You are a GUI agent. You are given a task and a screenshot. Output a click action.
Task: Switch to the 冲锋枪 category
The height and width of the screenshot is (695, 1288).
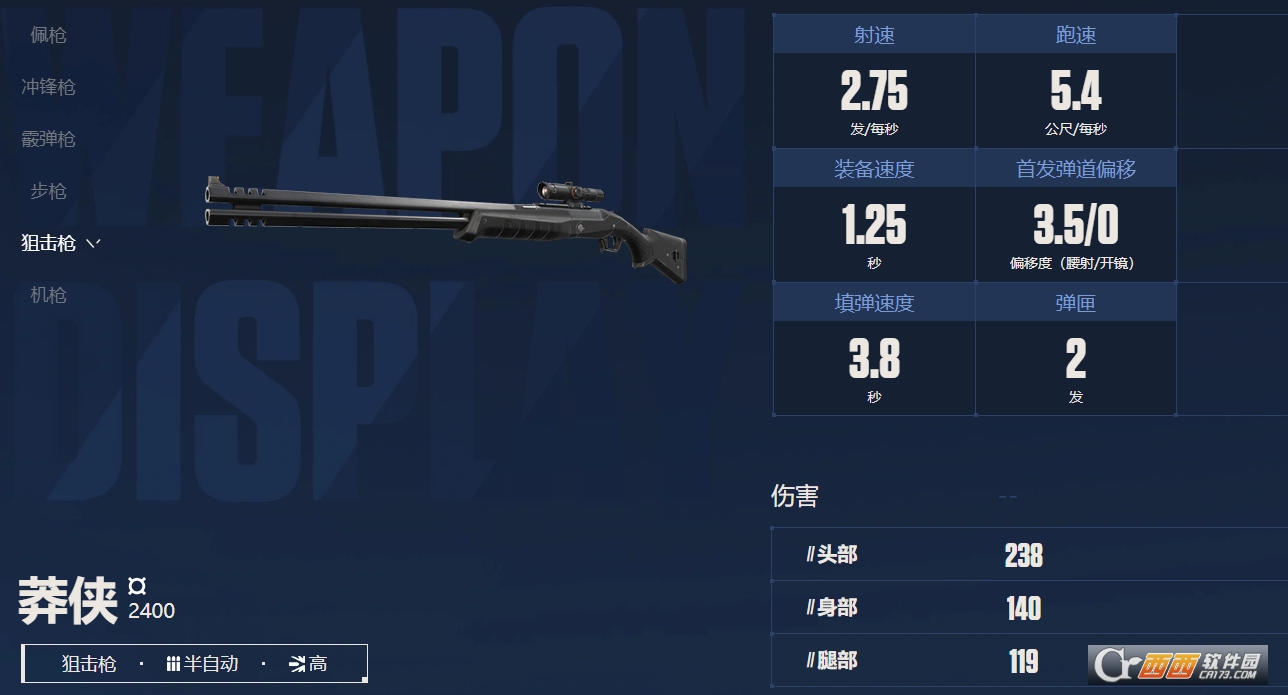point(48,87)
